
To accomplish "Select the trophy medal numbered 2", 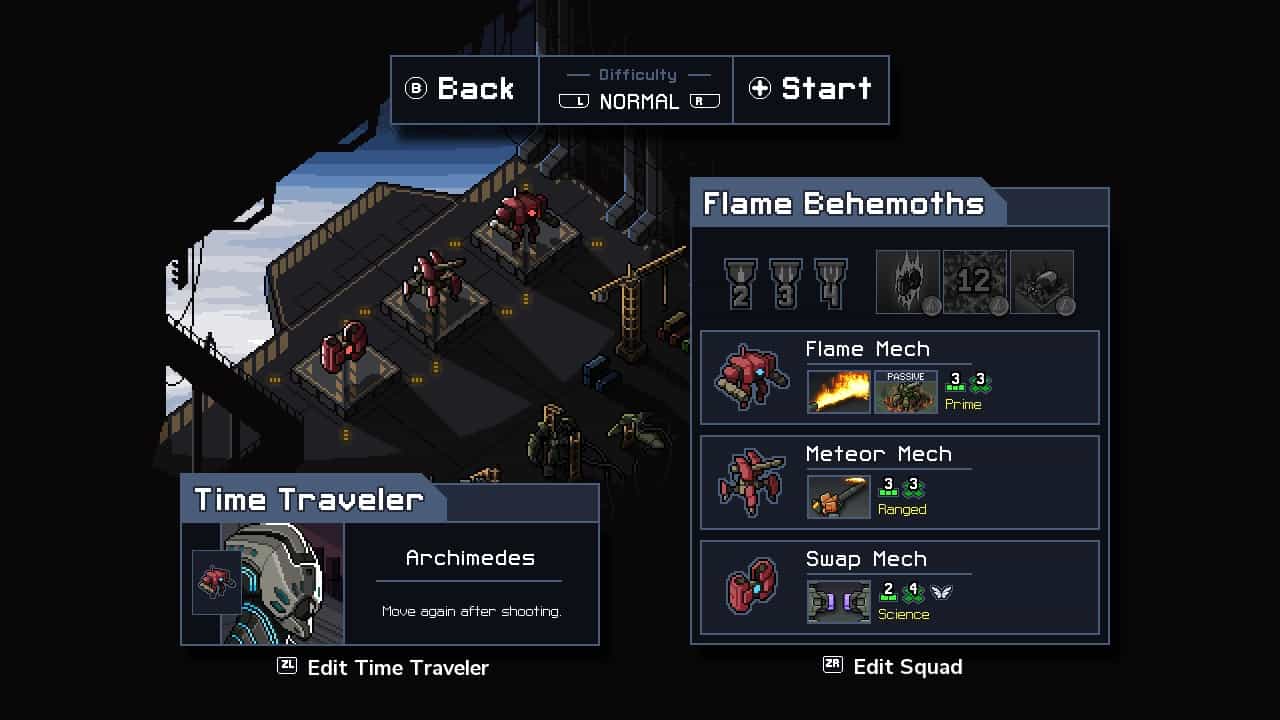I will click(741, 283).
